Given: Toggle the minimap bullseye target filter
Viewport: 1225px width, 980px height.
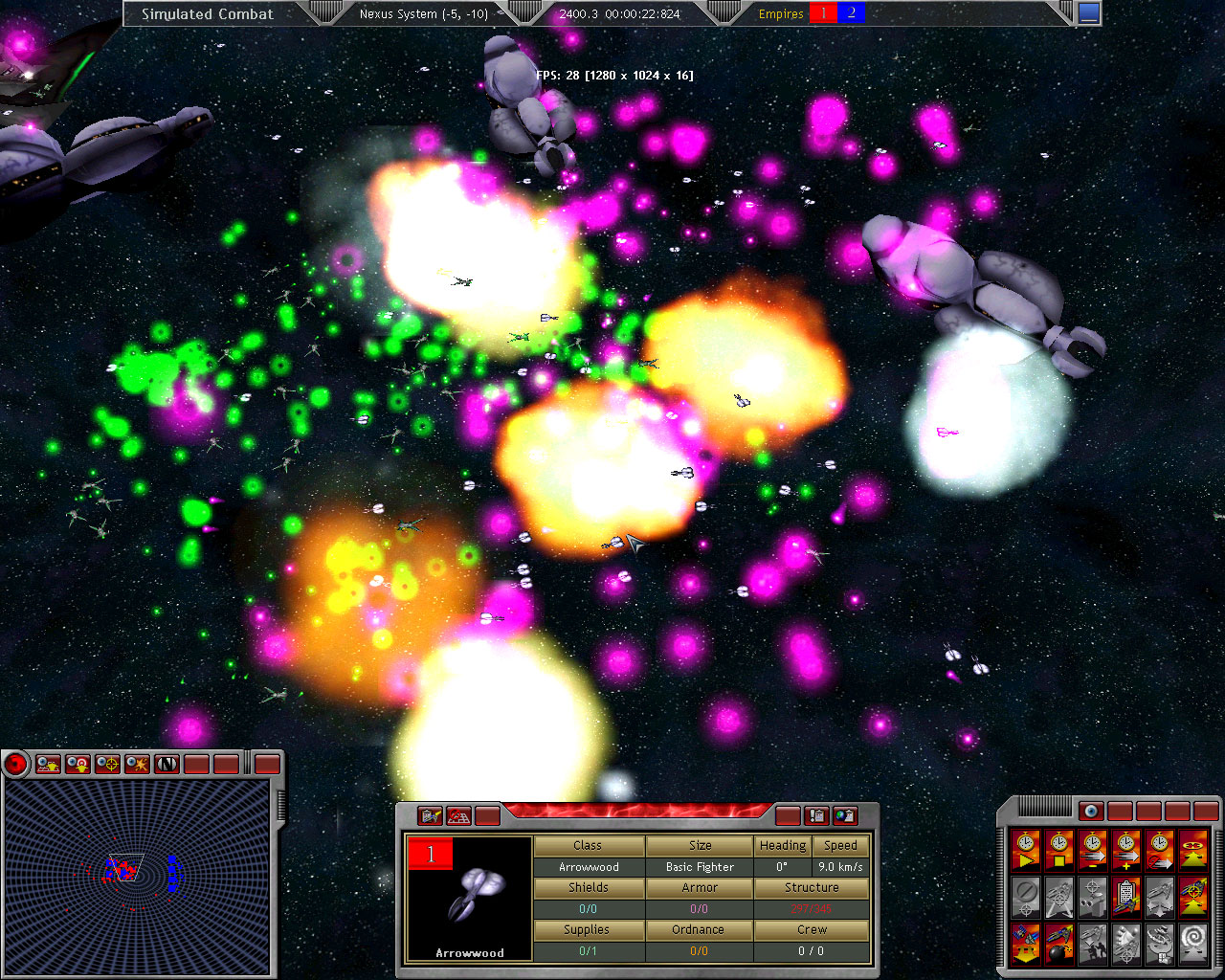Looking at the screenshot, I should click(x=78, y=764).
